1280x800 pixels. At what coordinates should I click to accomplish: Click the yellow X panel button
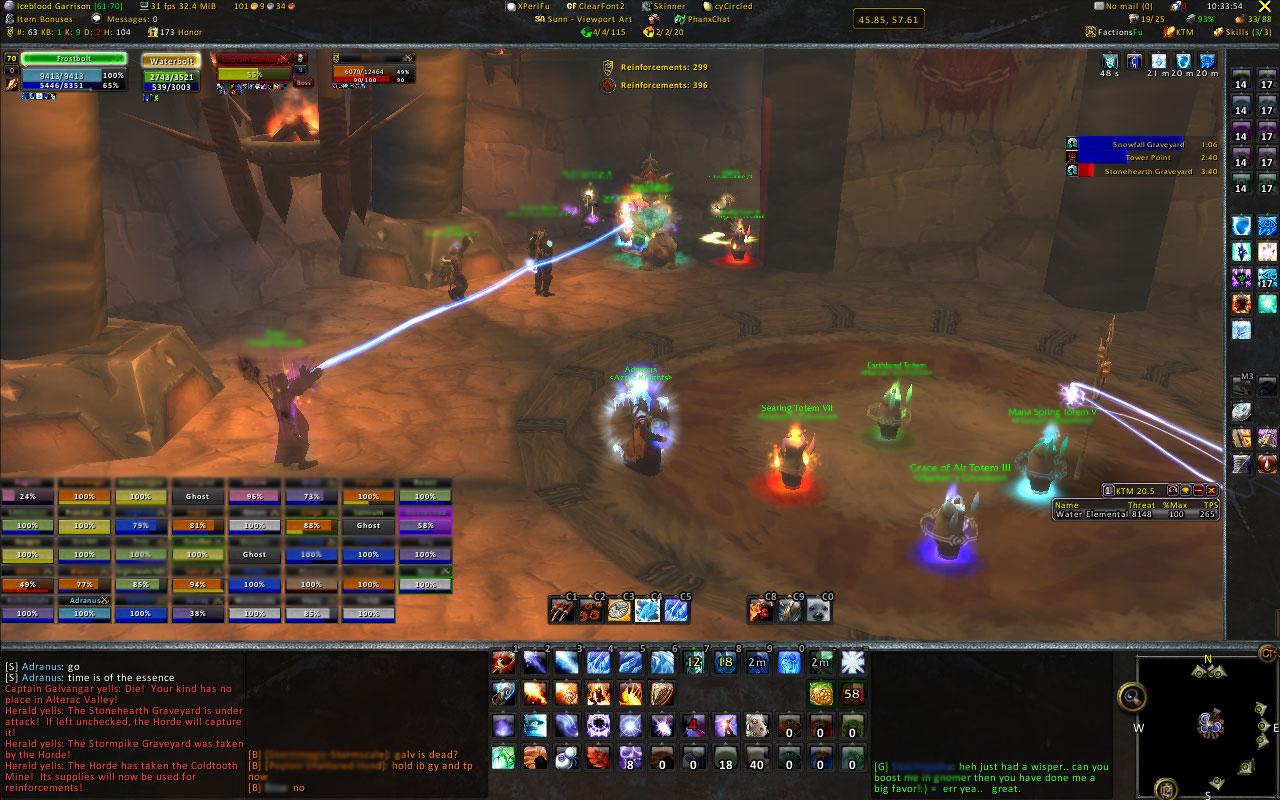[x=1264, y=7]
